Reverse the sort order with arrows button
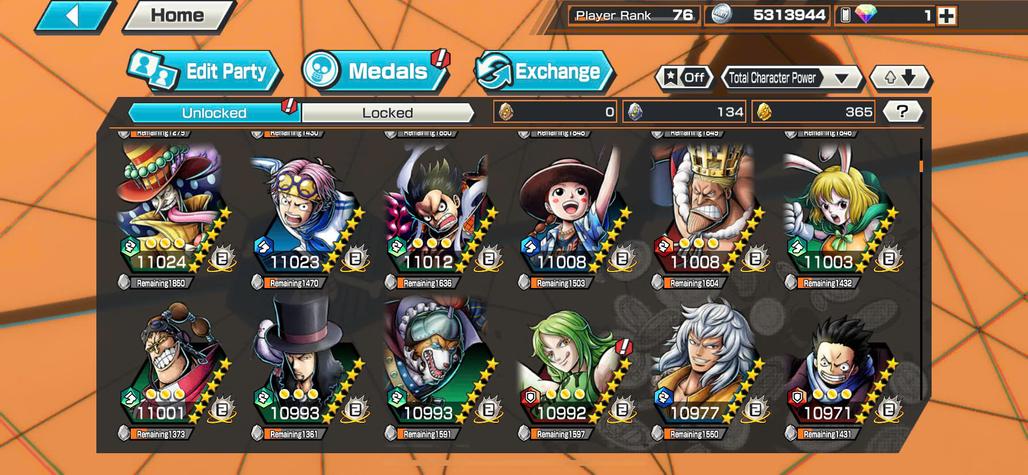This screenshot has height=475, width=1028. point(900,78)
